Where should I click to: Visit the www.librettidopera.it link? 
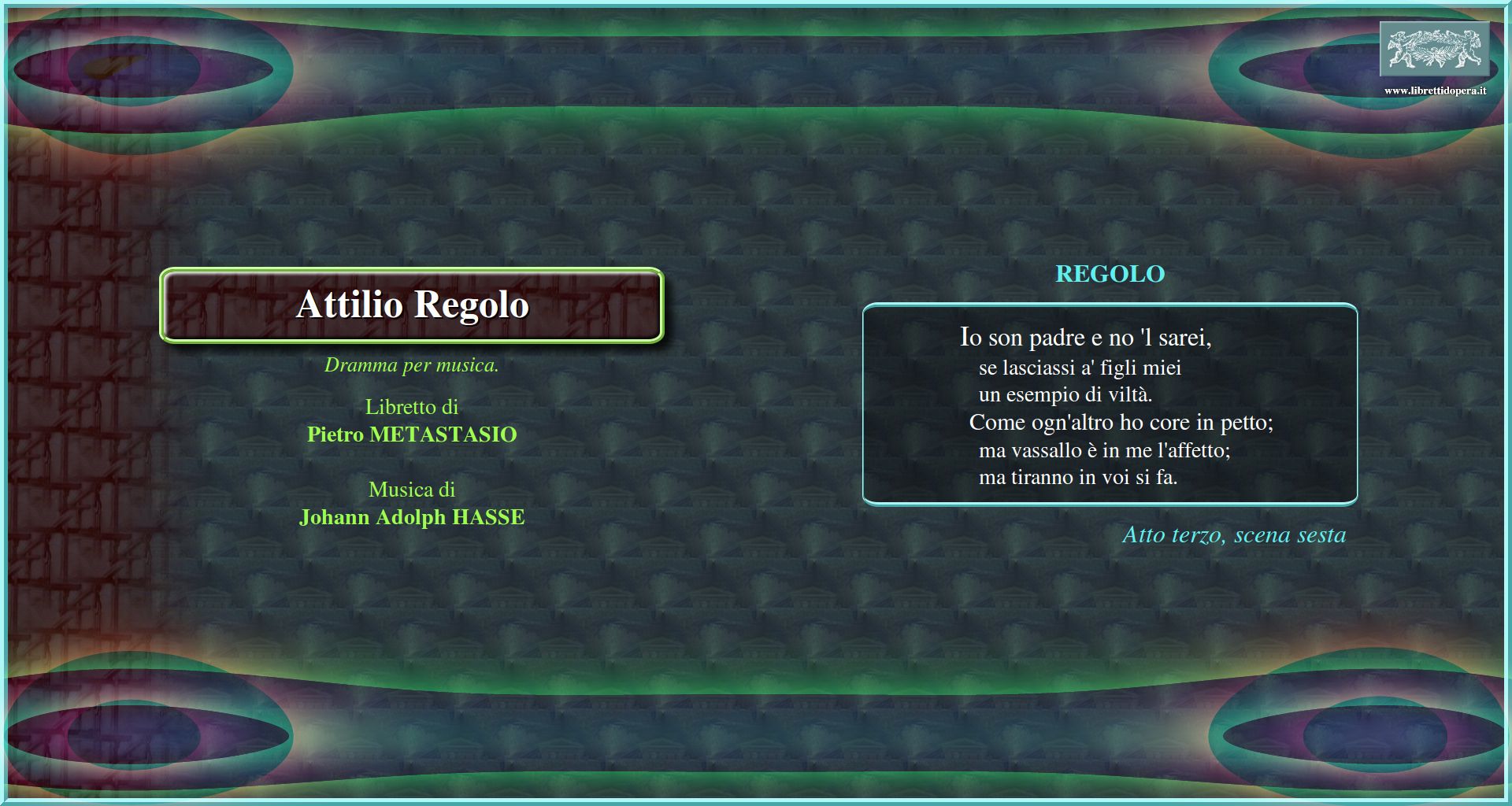click(x=1435, y=91)
